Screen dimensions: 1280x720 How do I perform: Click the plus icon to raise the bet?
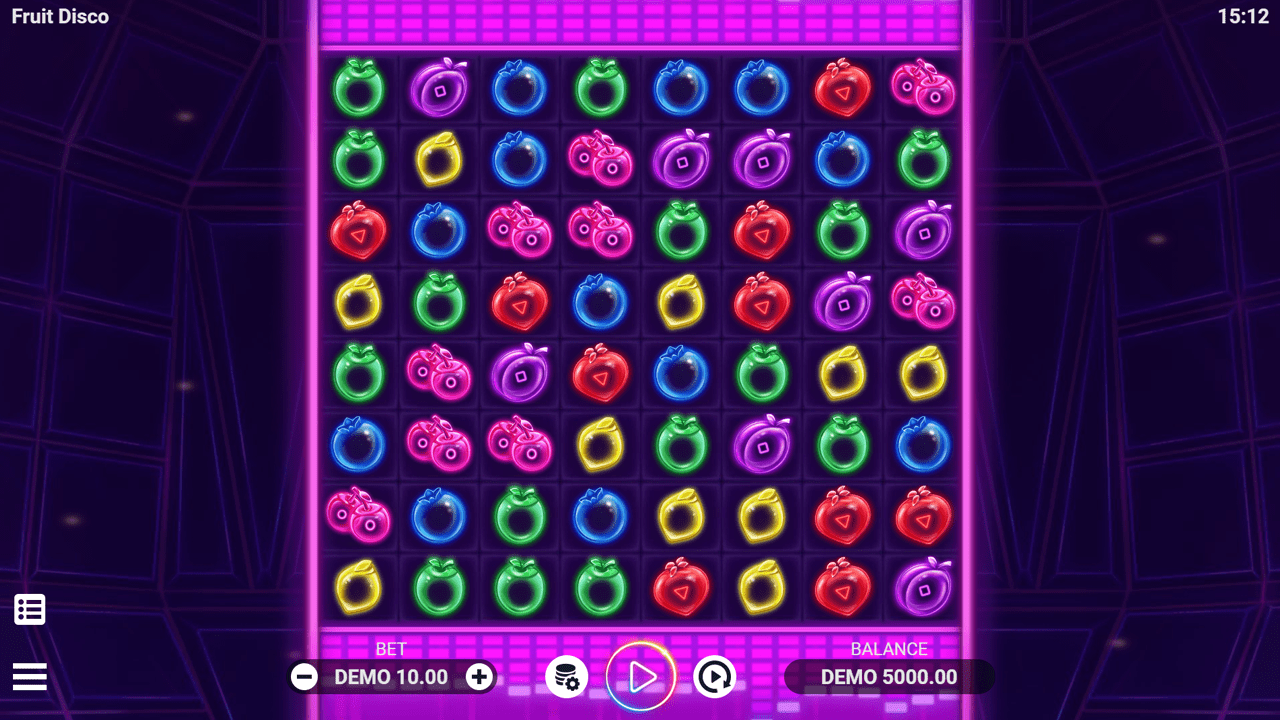pyautogui.click(x=478, y=677)
